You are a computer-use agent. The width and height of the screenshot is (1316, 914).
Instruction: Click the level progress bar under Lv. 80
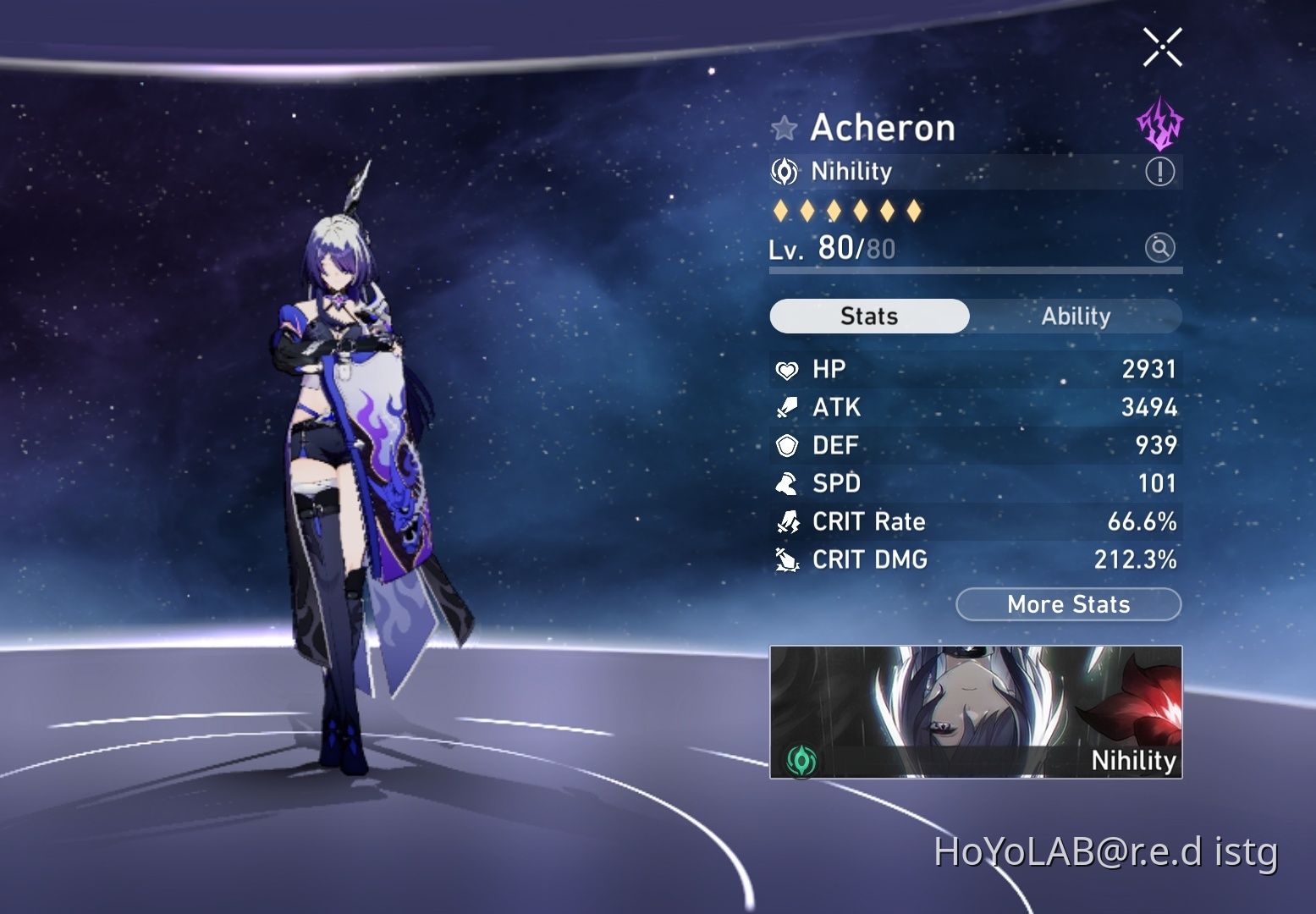click(973, 271)
